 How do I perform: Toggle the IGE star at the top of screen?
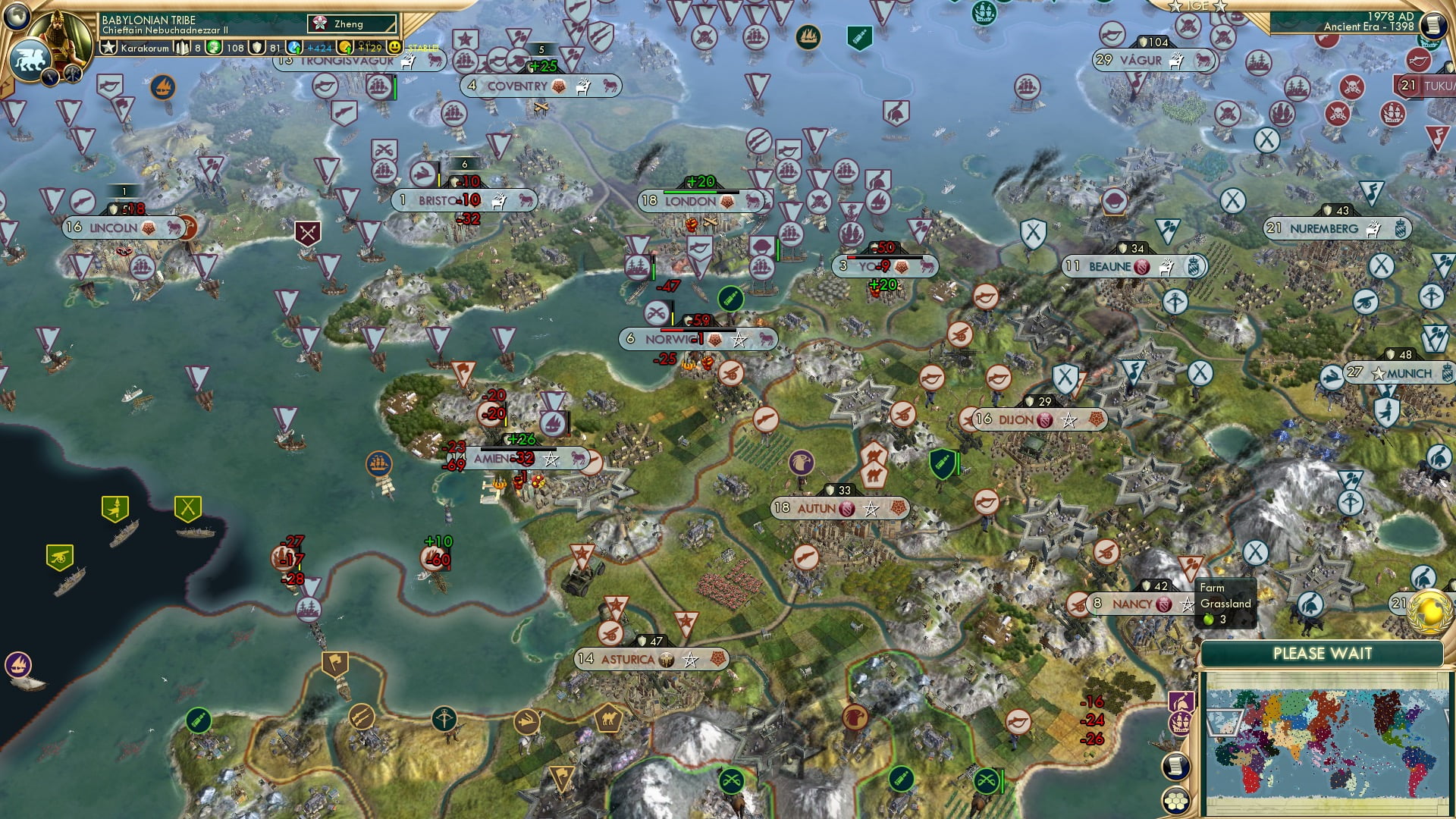coord(1174,6)
